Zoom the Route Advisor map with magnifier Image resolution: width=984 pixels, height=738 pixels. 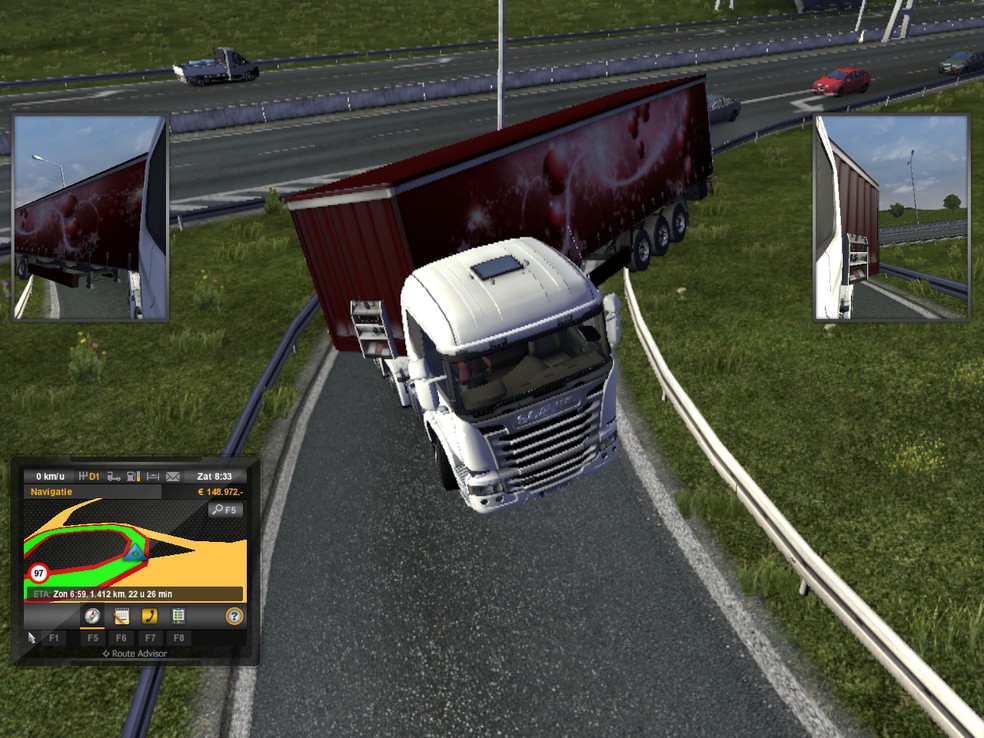coord(225,509)
